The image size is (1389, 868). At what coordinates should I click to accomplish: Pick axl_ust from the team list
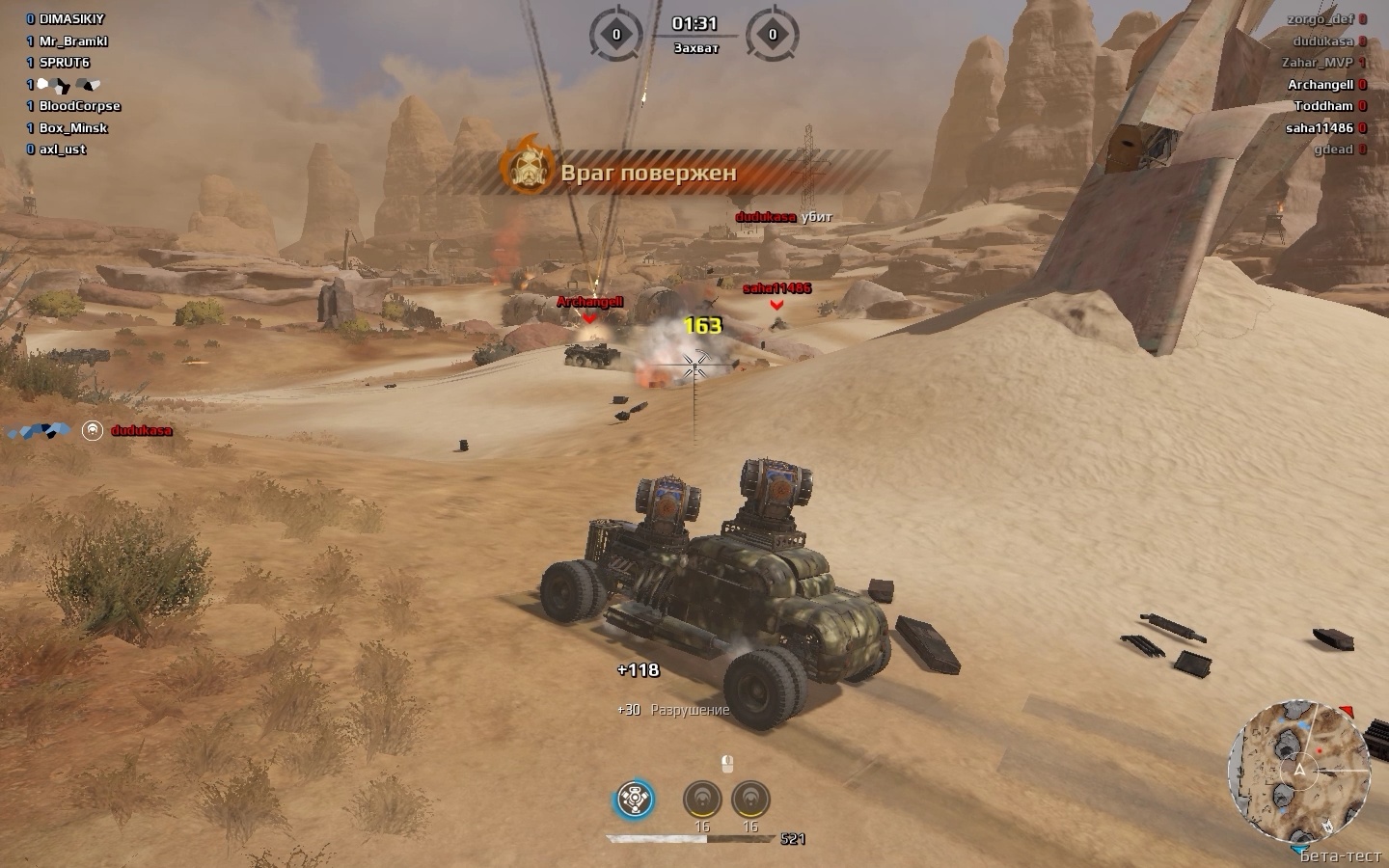63,149
